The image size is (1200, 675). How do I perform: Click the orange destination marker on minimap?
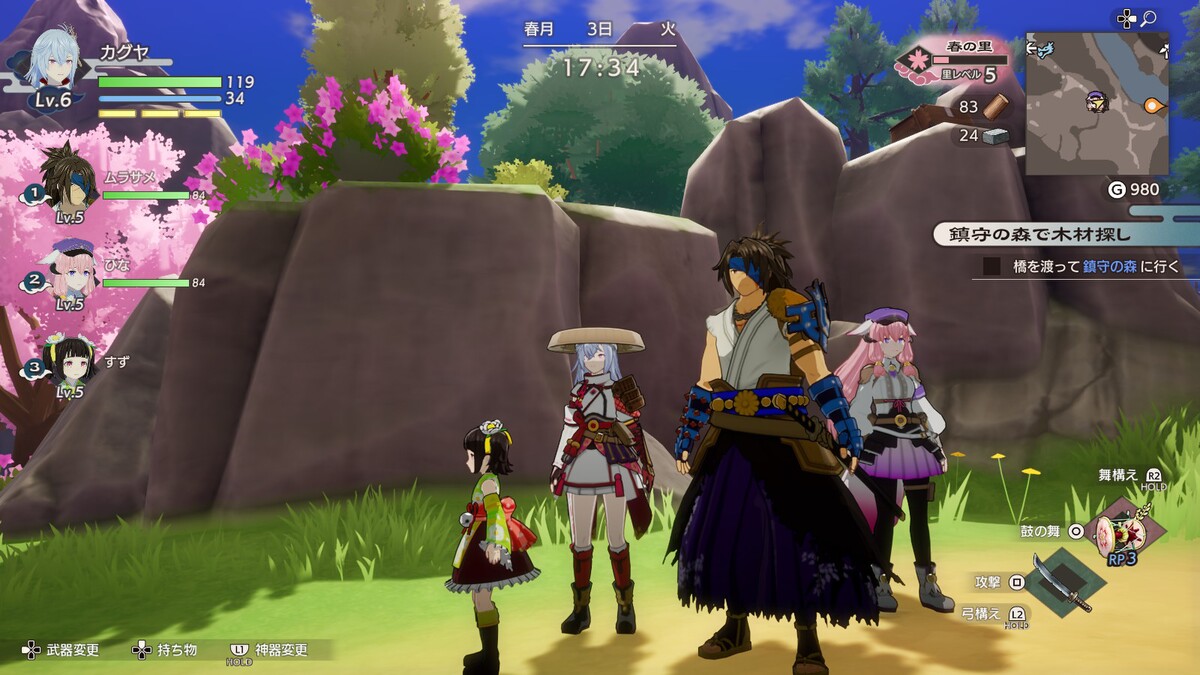click(x=1154, y=104)
